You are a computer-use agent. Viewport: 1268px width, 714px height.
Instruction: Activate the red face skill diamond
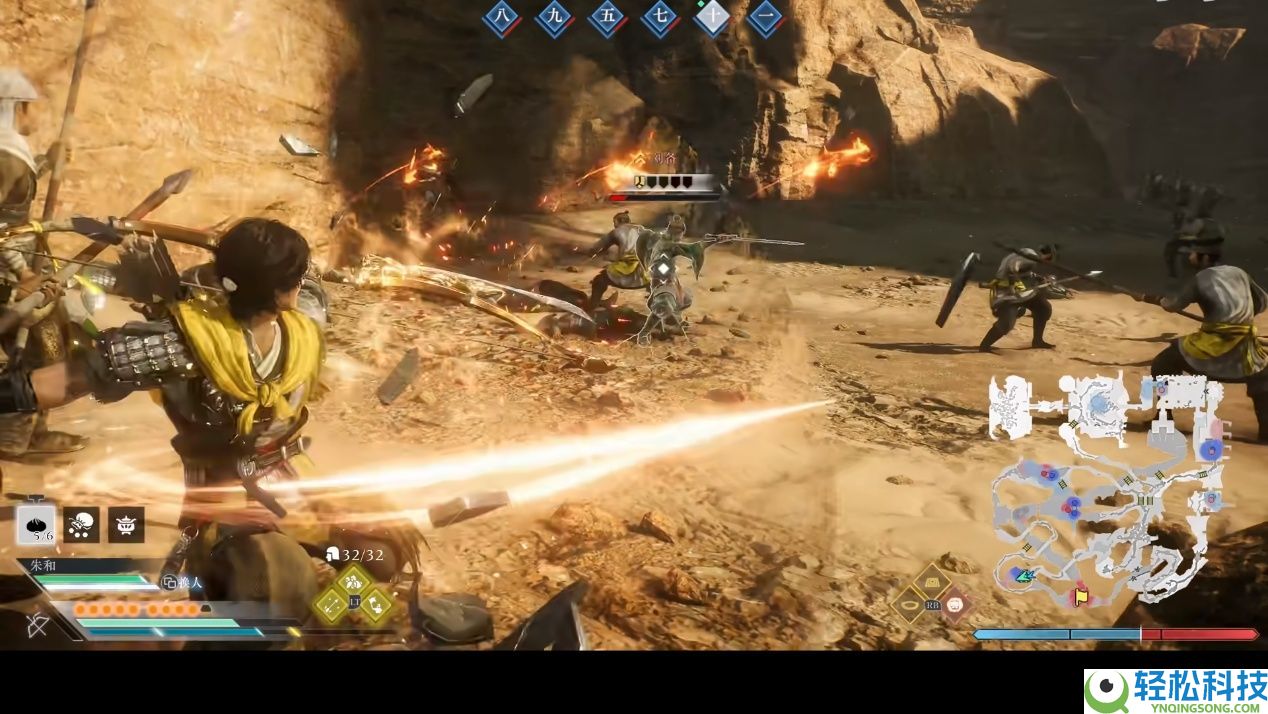(x=955, y=604)
